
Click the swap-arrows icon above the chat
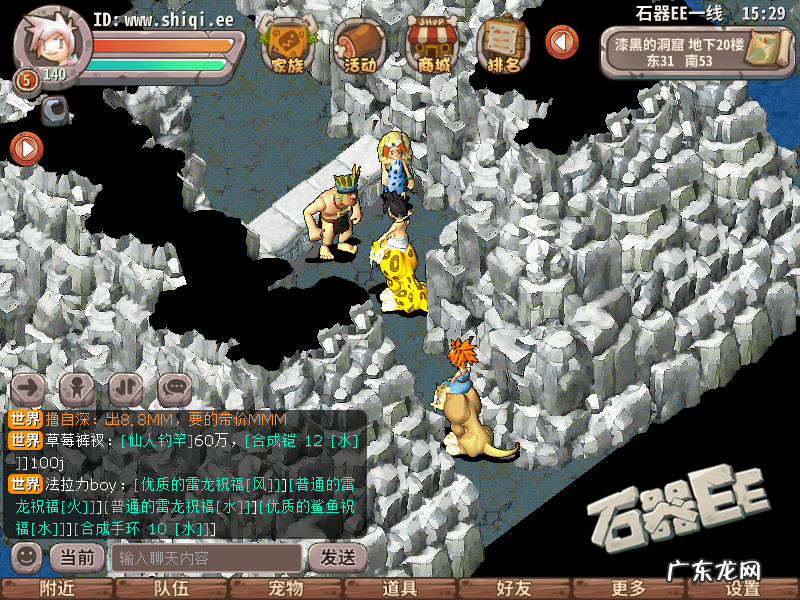tap(126, 386)
